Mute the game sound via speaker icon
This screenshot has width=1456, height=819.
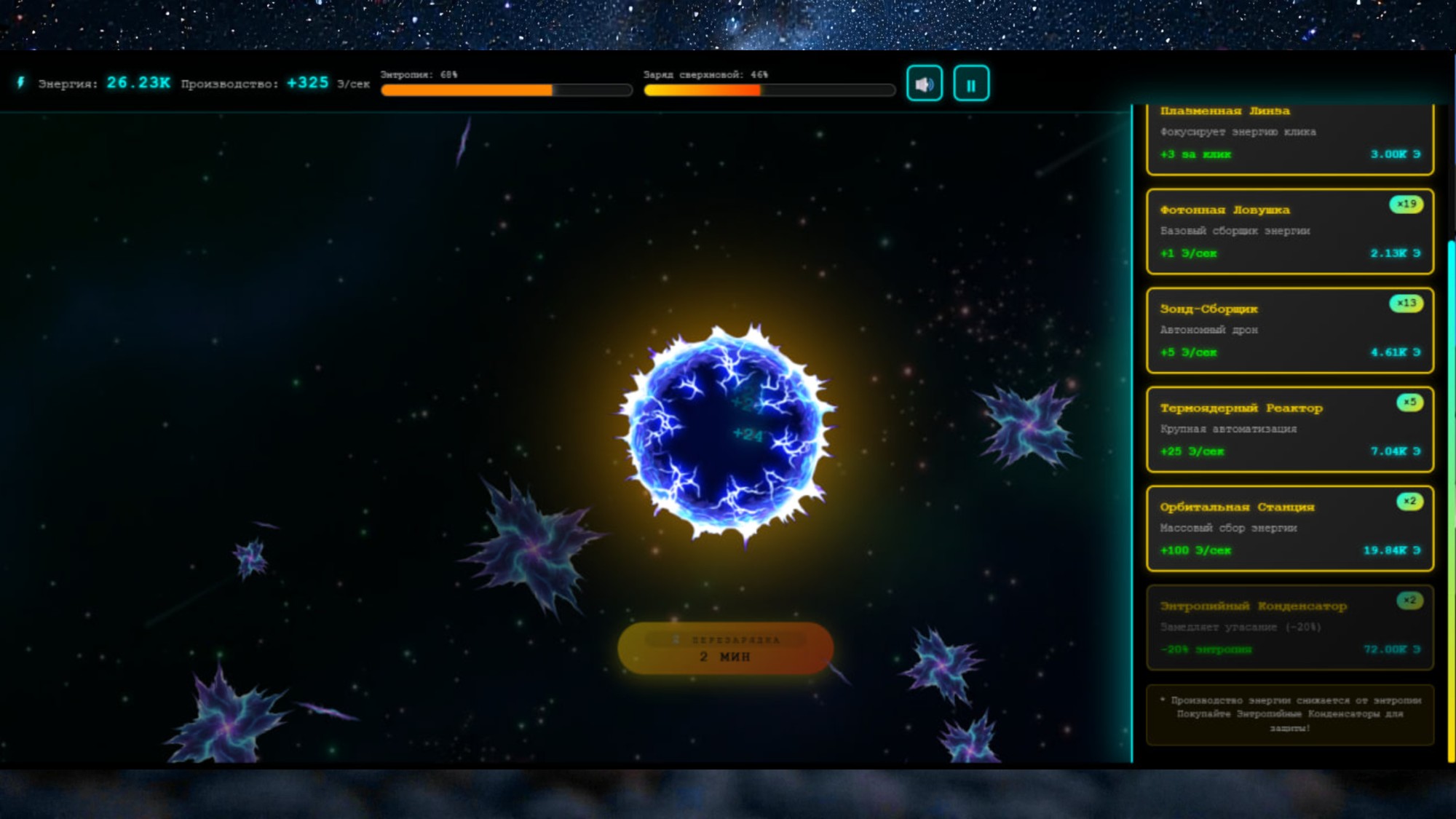click(x=925, y=83)
